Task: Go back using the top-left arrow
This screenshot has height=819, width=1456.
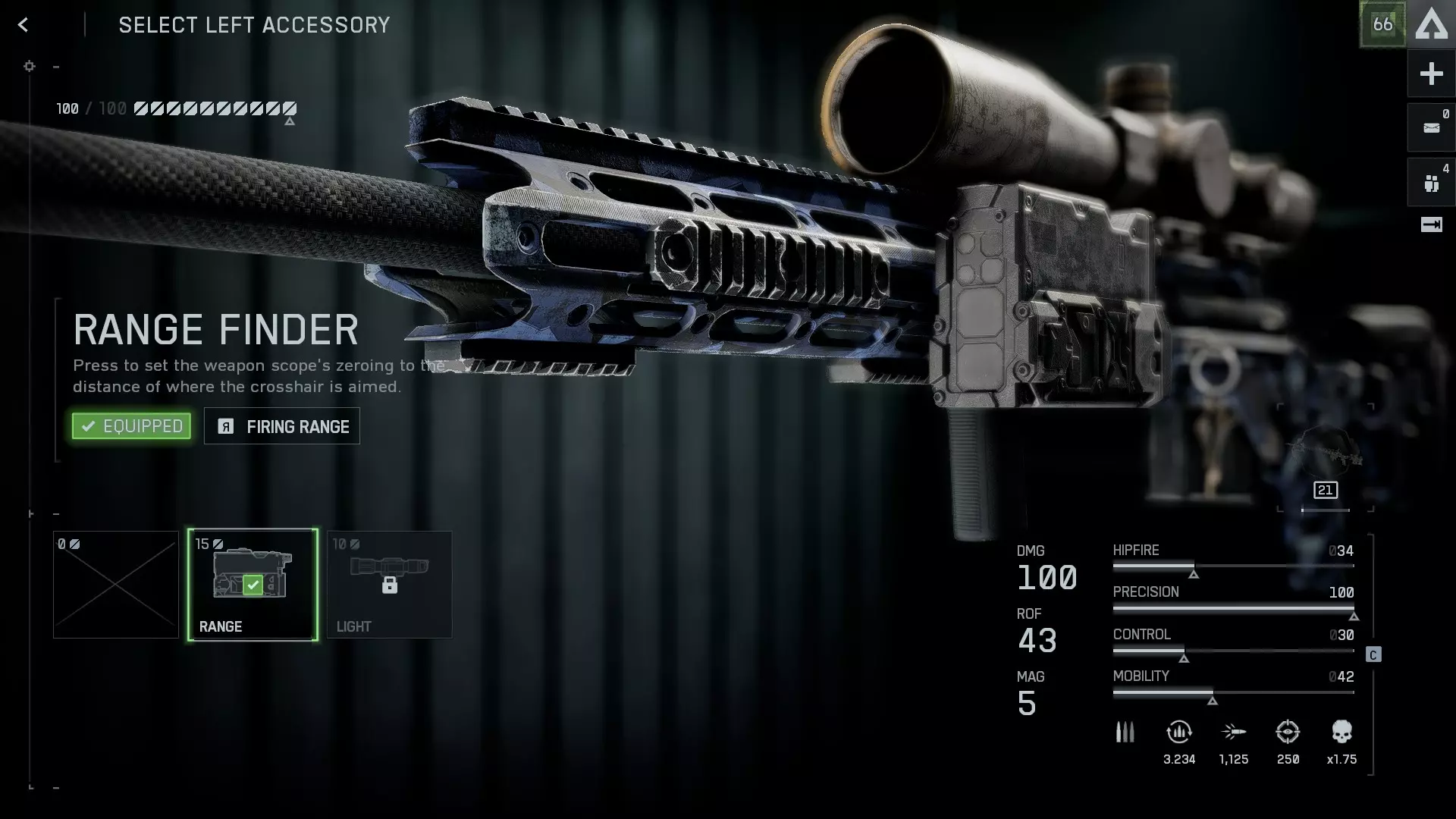Action: (24, 25)
